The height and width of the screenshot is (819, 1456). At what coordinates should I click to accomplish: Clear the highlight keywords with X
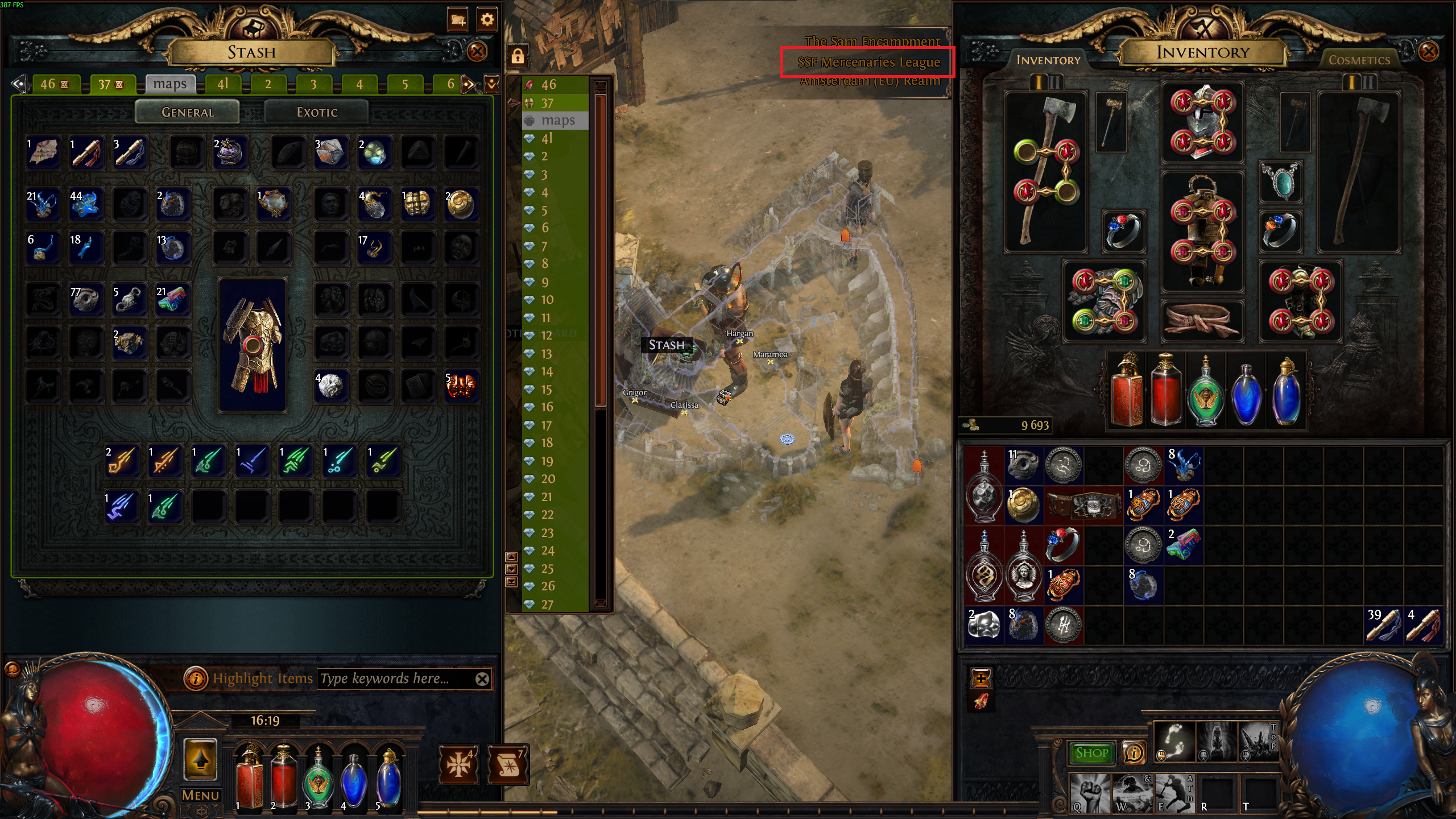coord(482,679)
